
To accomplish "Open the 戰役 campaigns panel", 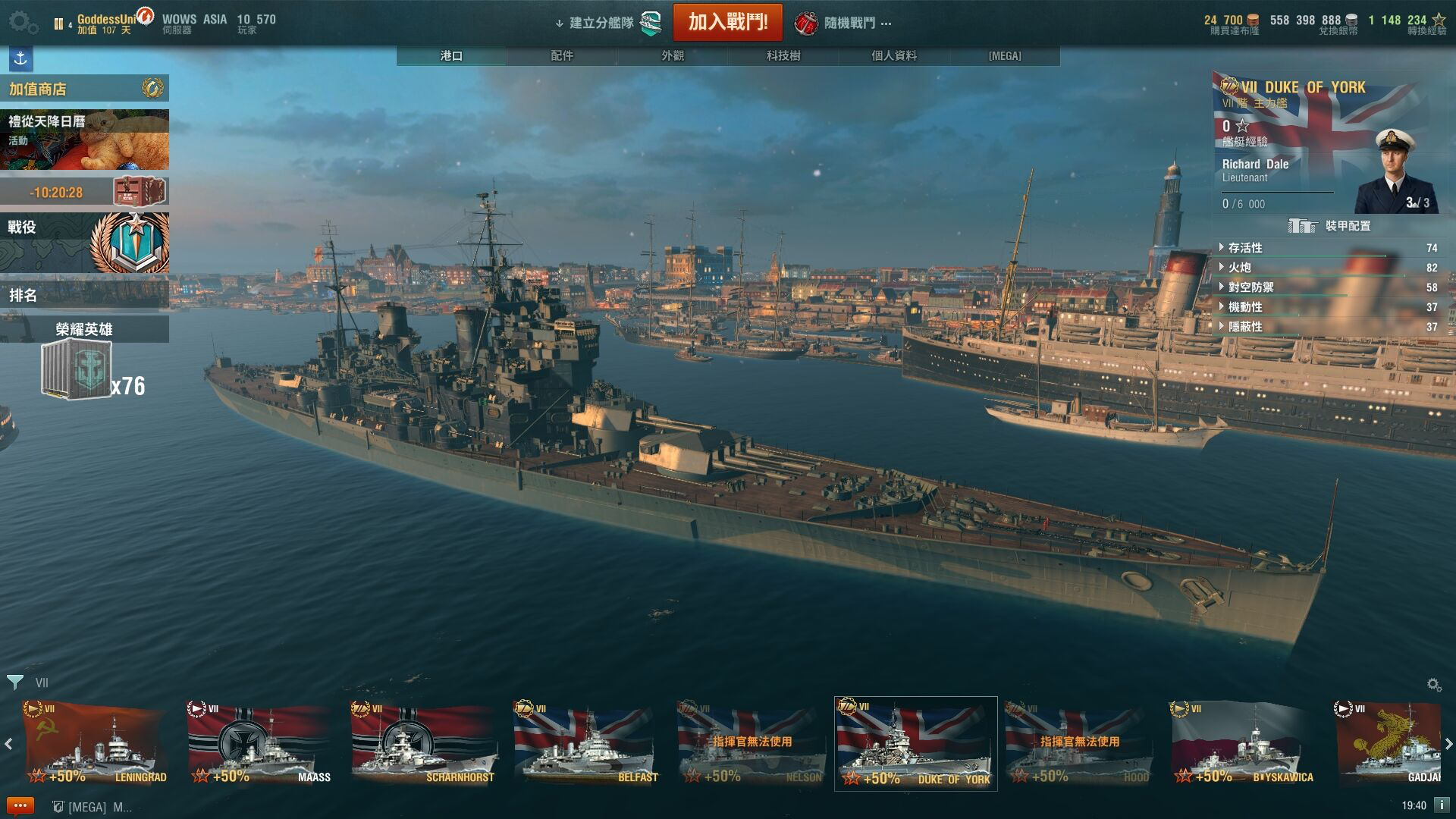I will [x=83, y=243].
